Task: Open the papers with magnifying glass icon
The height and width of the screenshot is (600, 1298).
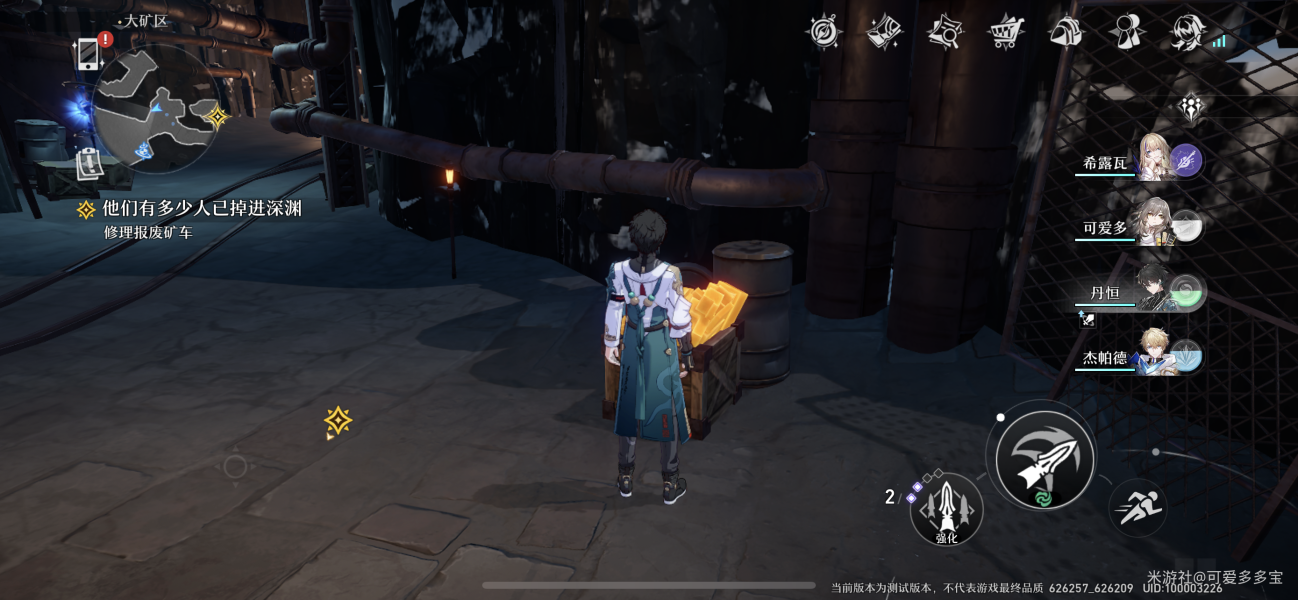Action: (944, 32)
